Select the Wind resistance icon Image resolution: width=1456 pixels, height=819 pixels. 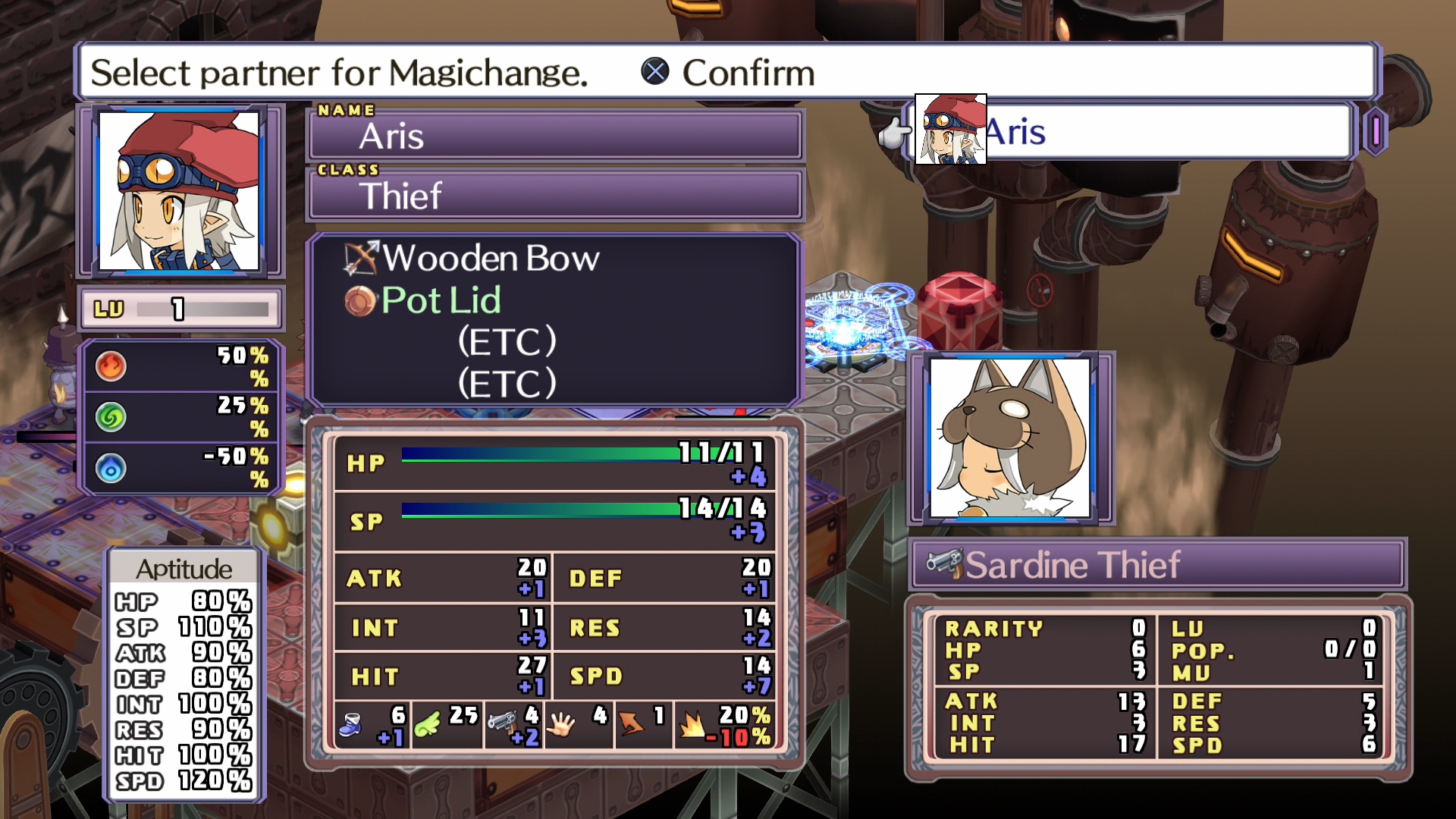click(x=111, y=416)
